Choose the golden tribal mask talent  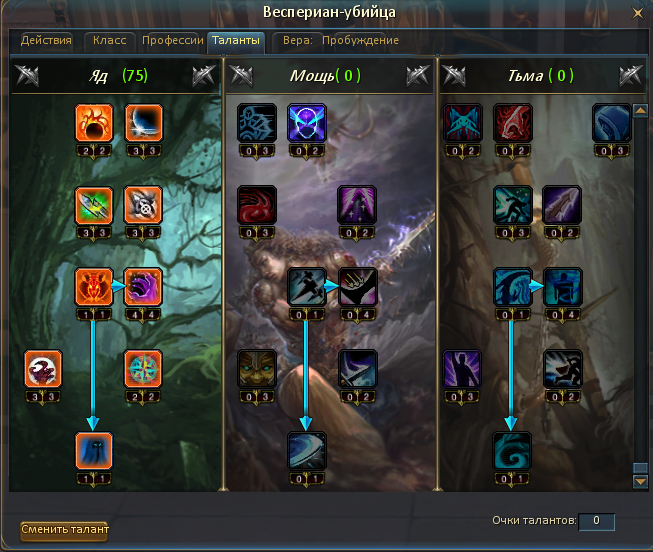pyautogui.click(x=257, y=368)
